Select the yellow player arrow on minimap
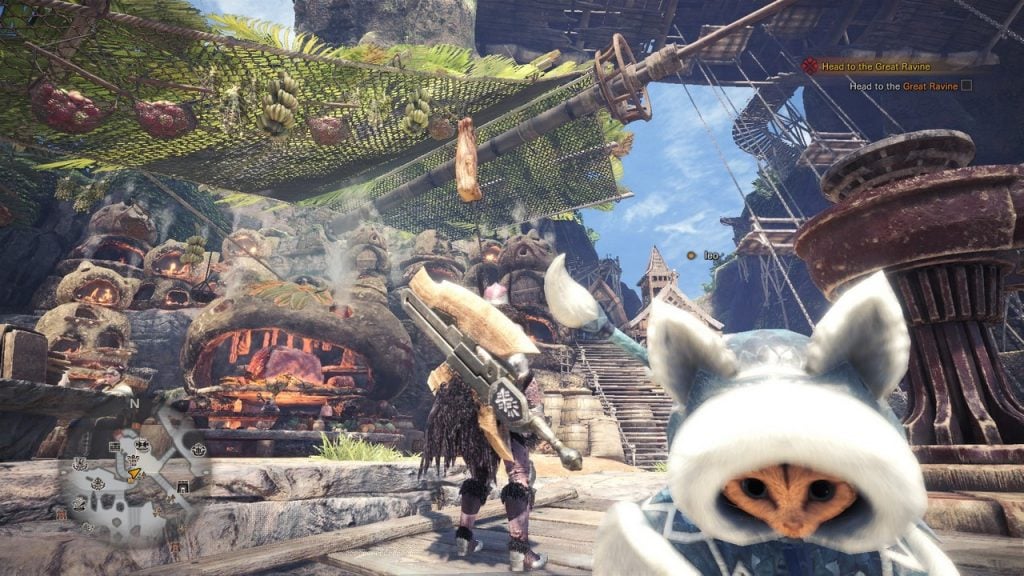1024x576 pixels. pyautogui.click(x=133, y=473)
